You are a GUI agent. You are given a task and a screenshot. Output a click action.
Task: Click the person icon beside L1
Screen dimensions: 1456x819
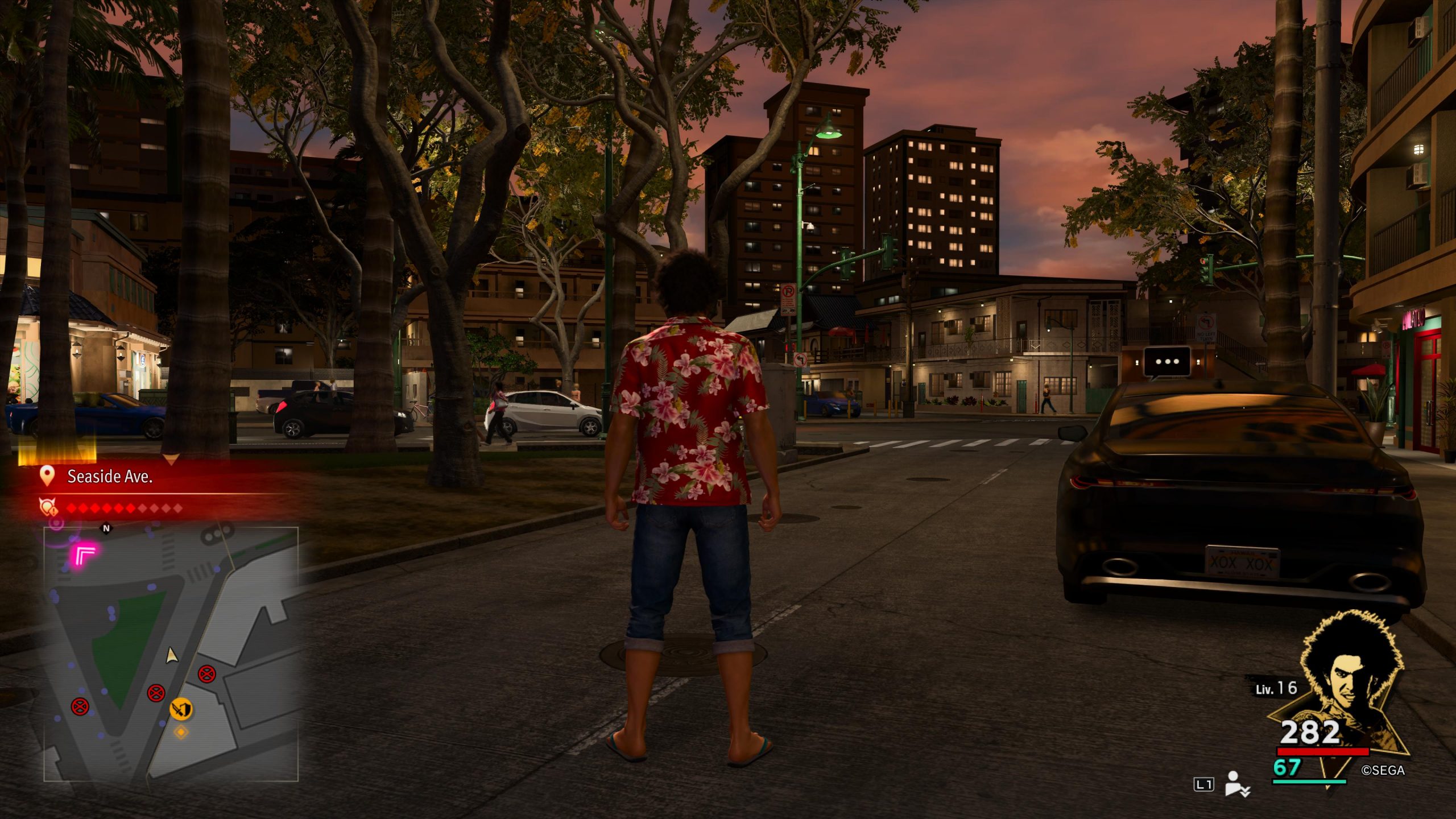pyautogui.click(x=1235, y=783)
